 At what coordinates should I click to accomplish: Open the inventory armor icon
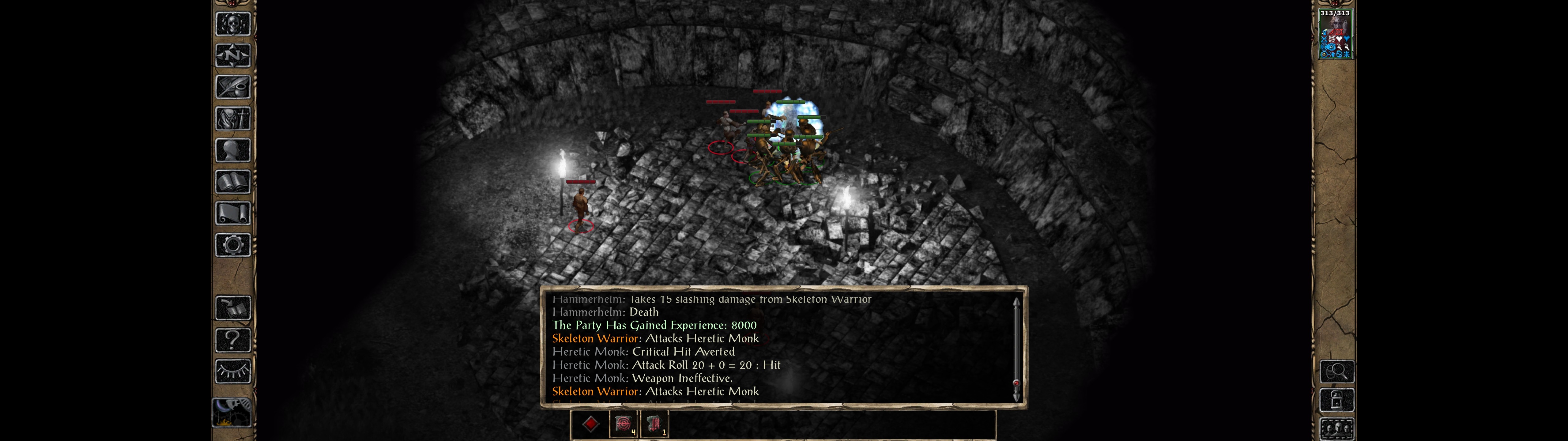pyautogui.click(x=232, y=119)
